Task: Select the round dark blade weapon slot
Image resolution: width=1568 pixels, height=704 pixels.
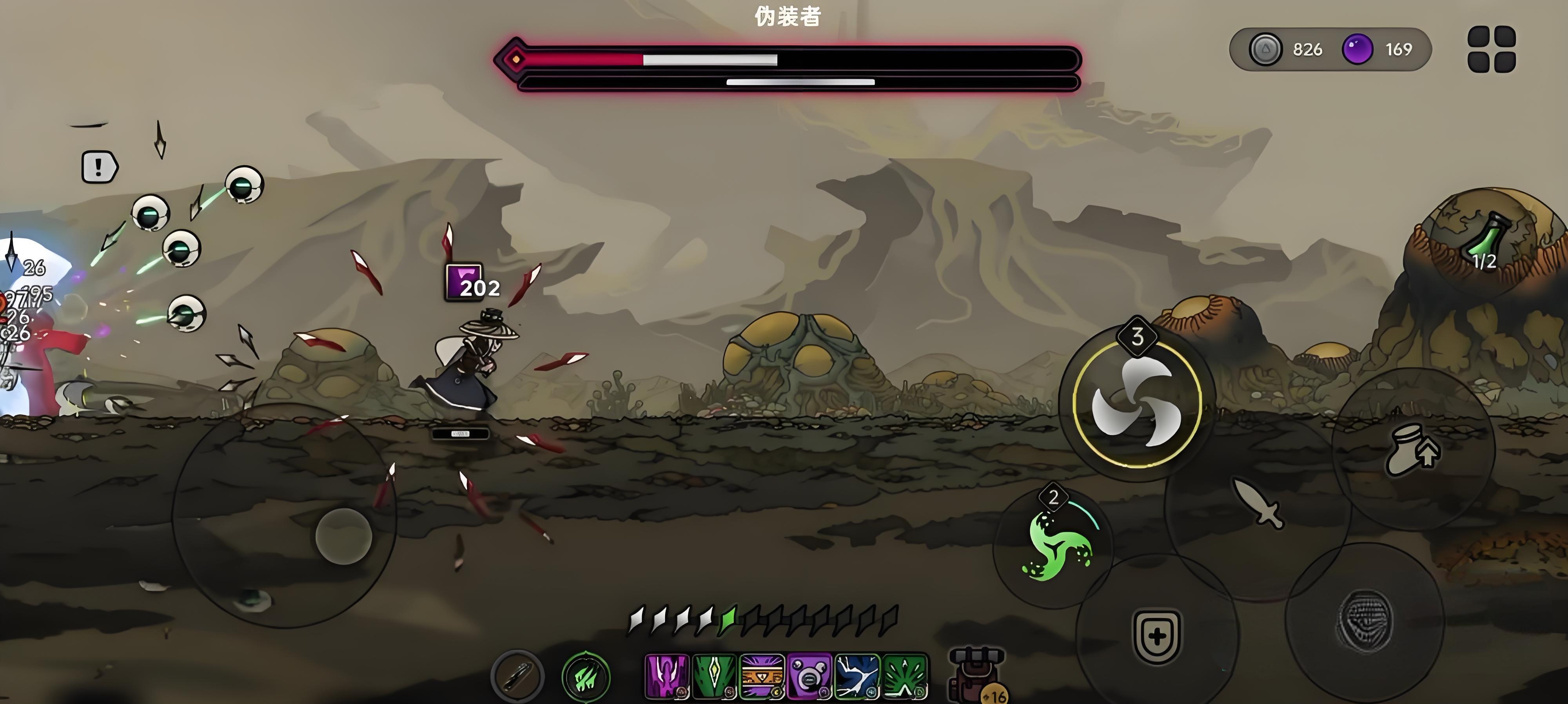Action: 517,675
